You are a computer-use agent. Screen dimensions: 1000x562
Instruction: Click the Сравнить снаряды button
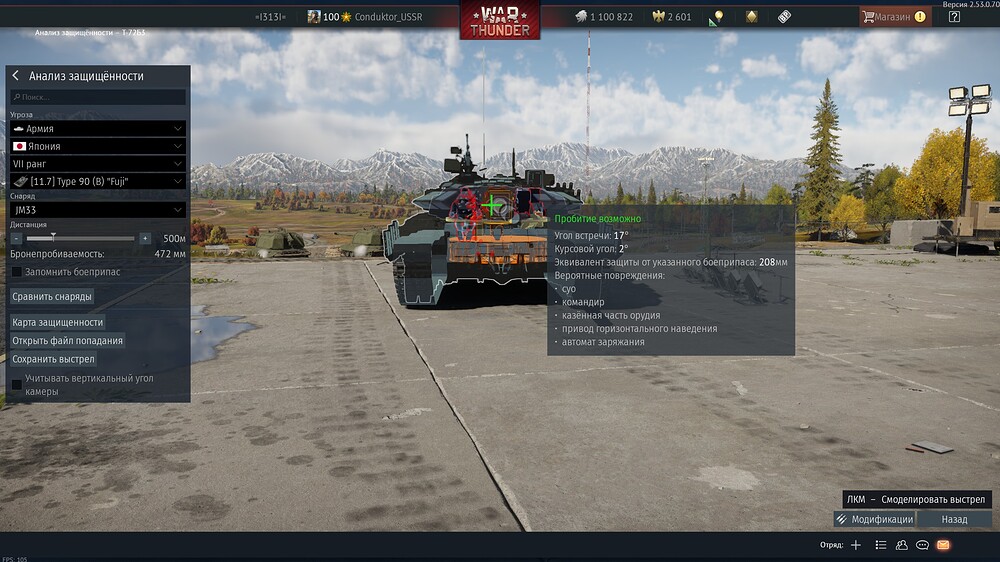pyautogui.click(x=52, y=296)
